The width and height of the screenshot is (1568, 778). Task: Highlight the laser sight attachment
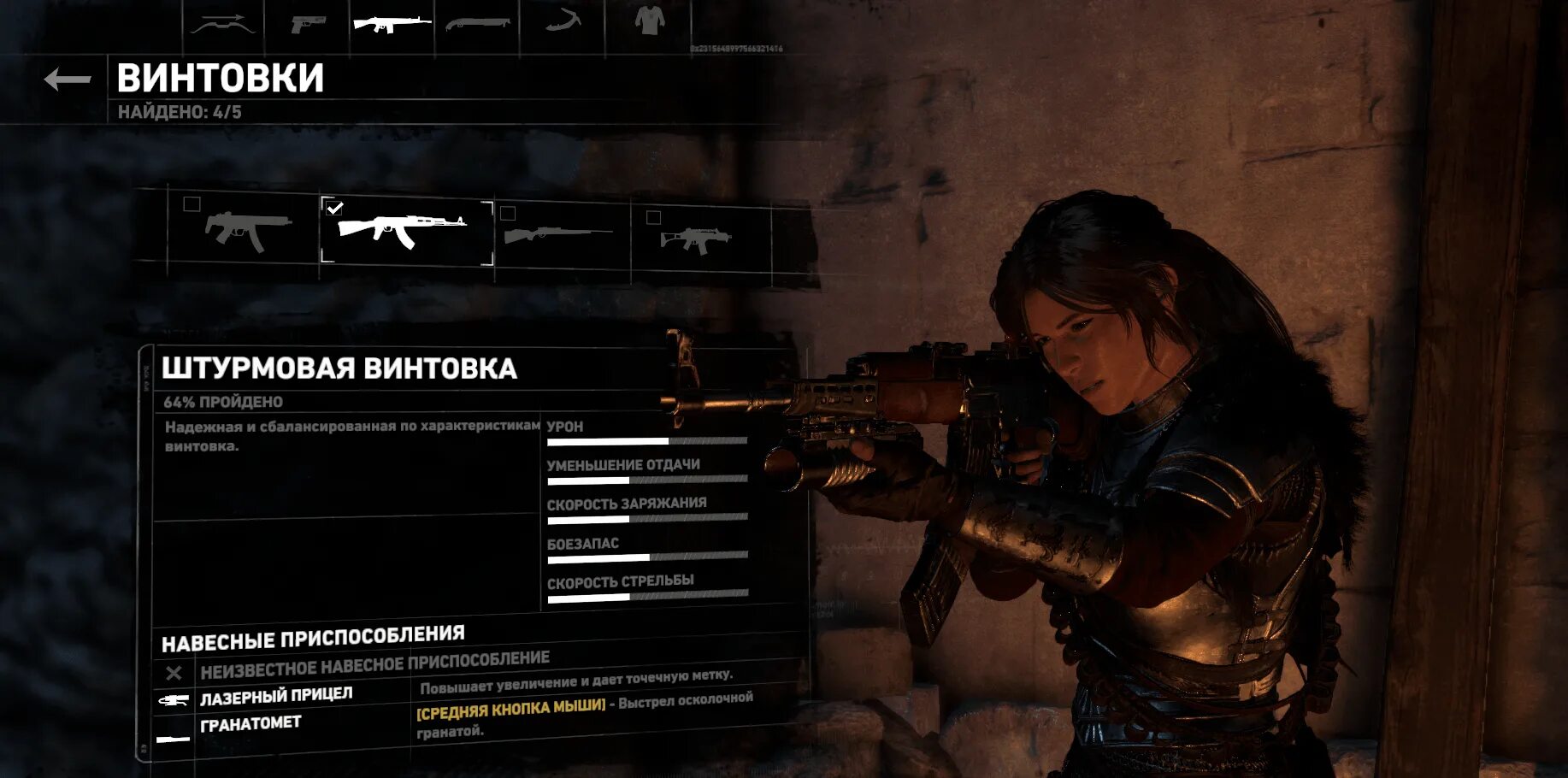coord(276,697)
